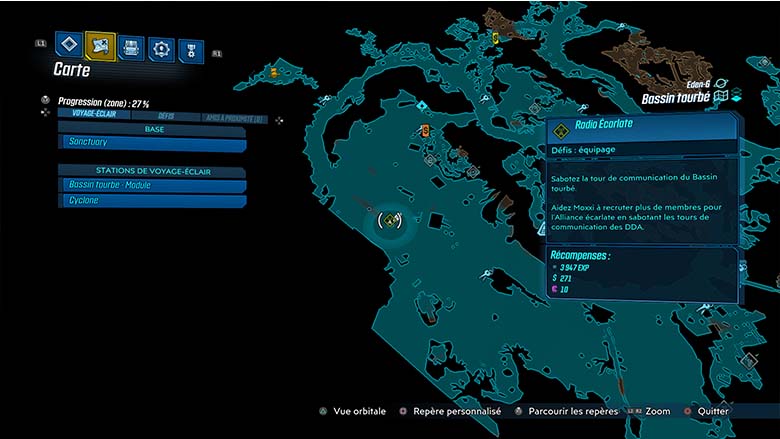
Task: Click the Bassin tourbé map layers icon
Action: click(721, 97)
